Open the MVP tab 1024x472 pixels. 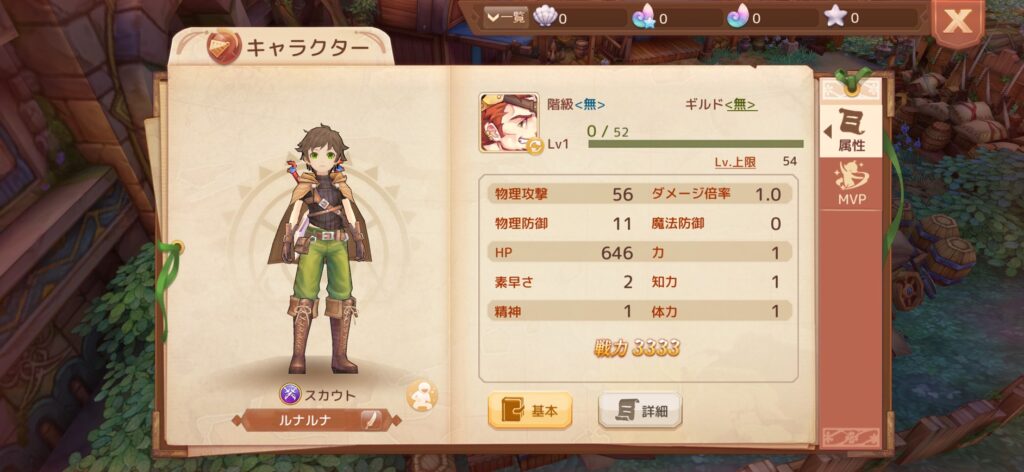tap(851, 184)
